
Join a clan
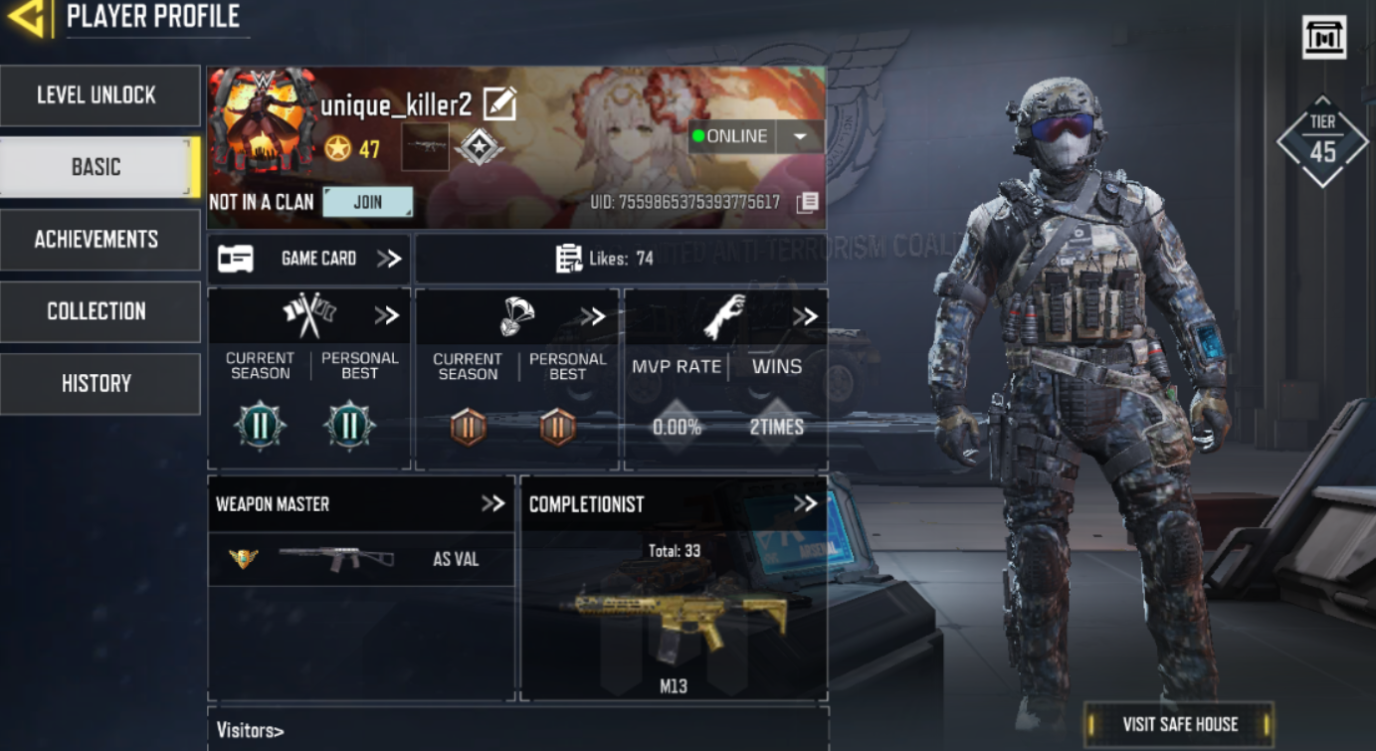[367, 202]
